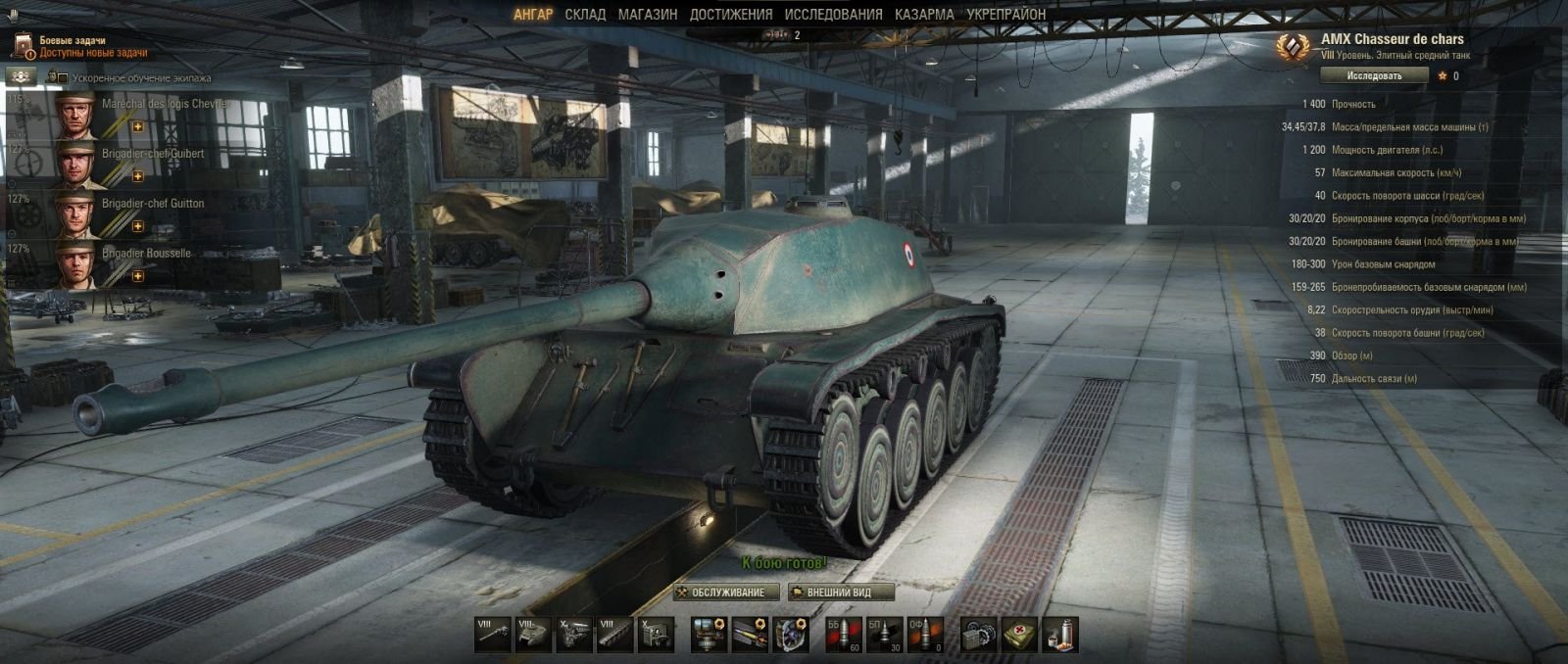Open the Казарма (Barracks) tab

point(923,15)
